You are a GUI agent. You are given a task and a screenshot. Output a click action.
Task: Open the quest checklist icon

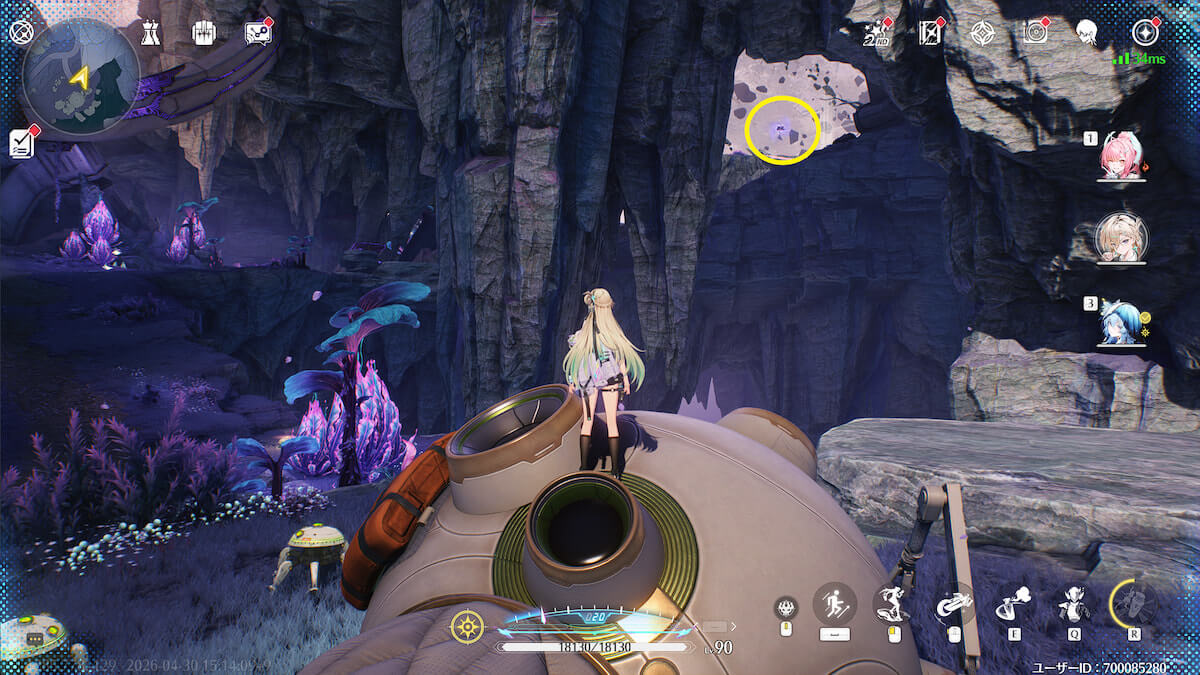click(x=22, y=143)
